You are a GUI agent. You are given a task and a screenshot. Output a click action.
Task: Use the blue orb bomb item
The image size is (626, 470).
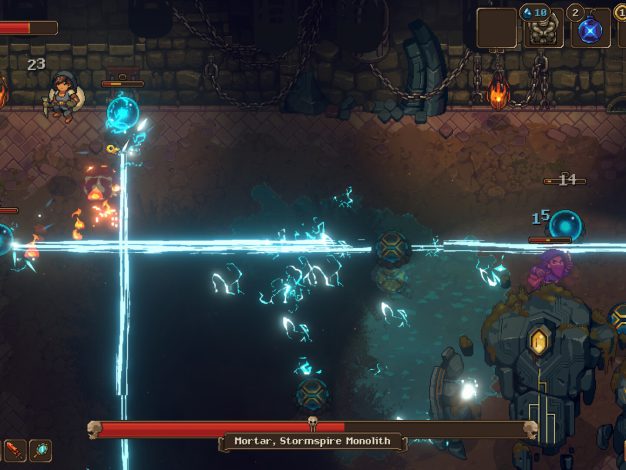pos(590,28)
